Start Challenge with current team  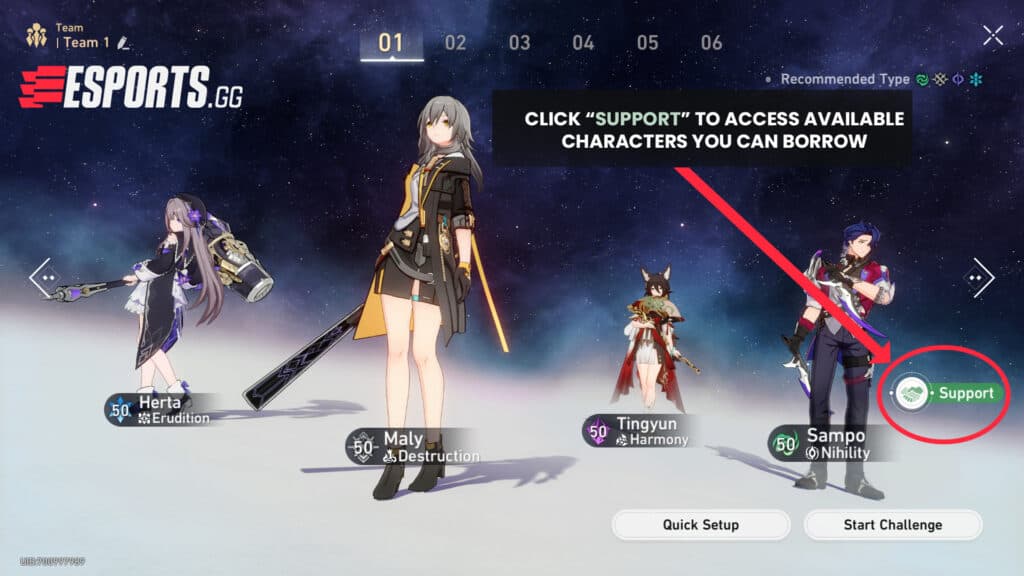pyautogui.click(x=892, y=524)
